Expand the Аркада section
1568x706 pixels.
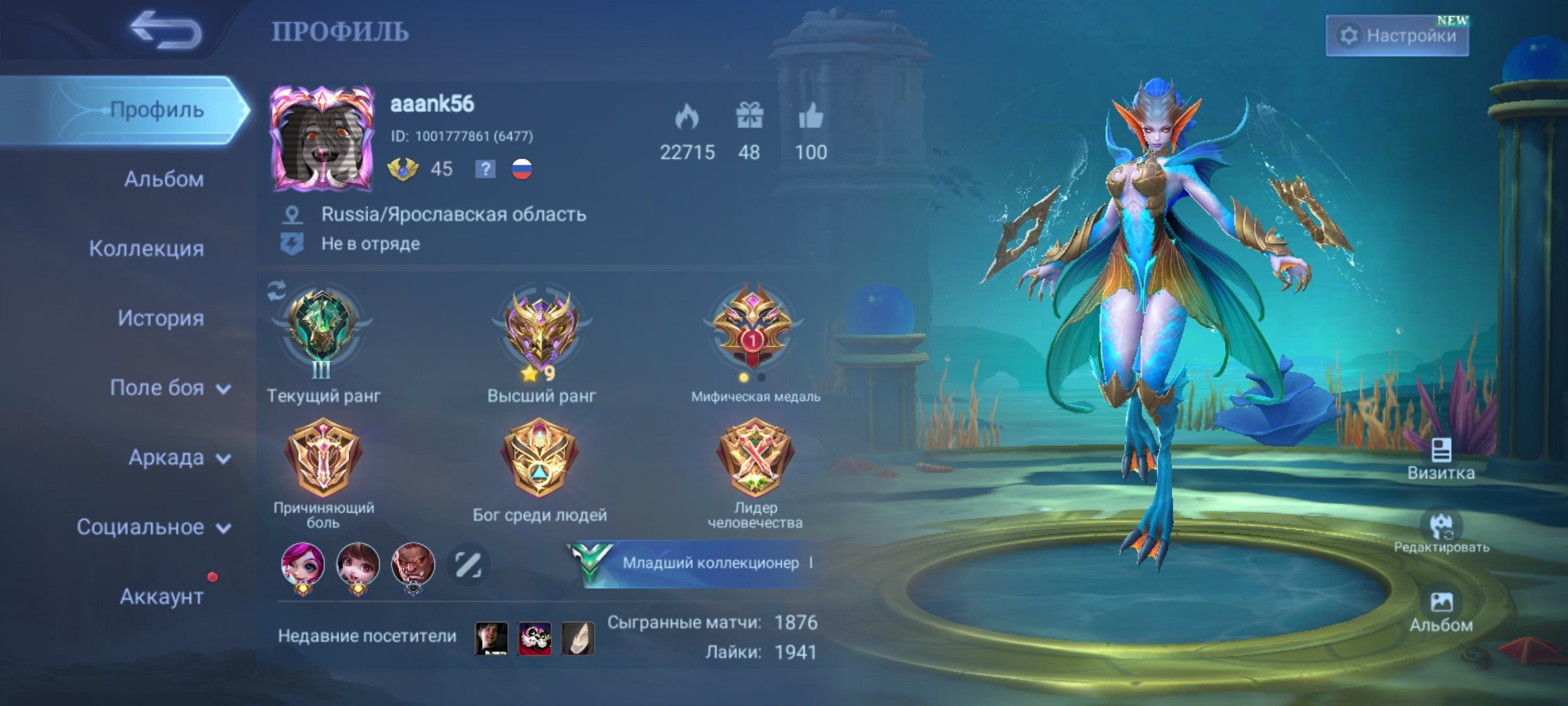click(x=178, y=458)
